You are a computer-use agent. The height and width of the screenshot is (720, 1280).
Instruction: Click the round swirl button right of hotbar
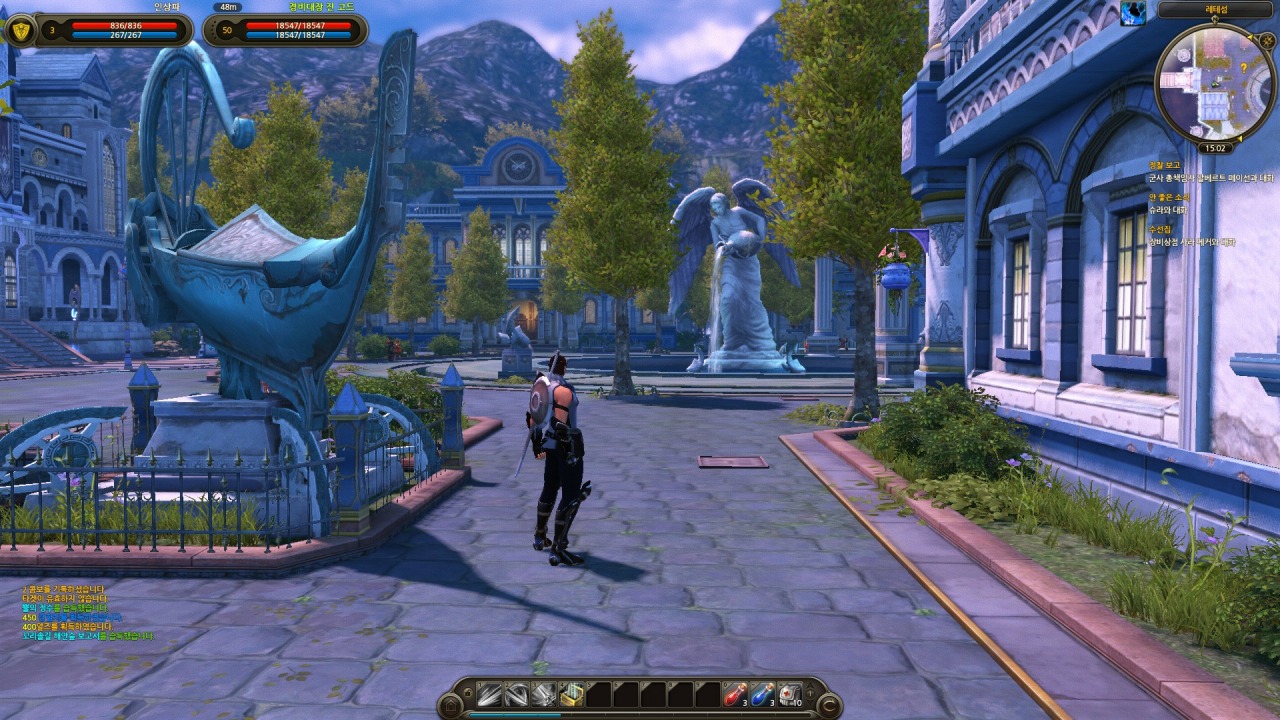[828, 706]
